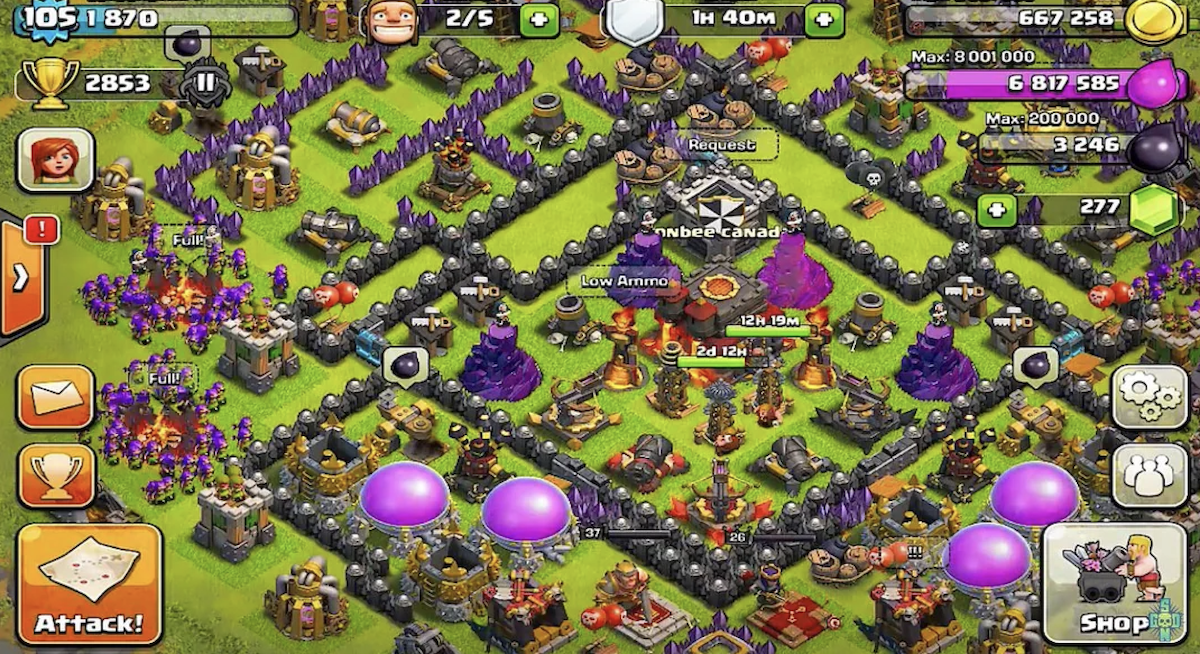Open the Settings gears button
This screenshot has width=1200, height=654.
pos(1149,396)
